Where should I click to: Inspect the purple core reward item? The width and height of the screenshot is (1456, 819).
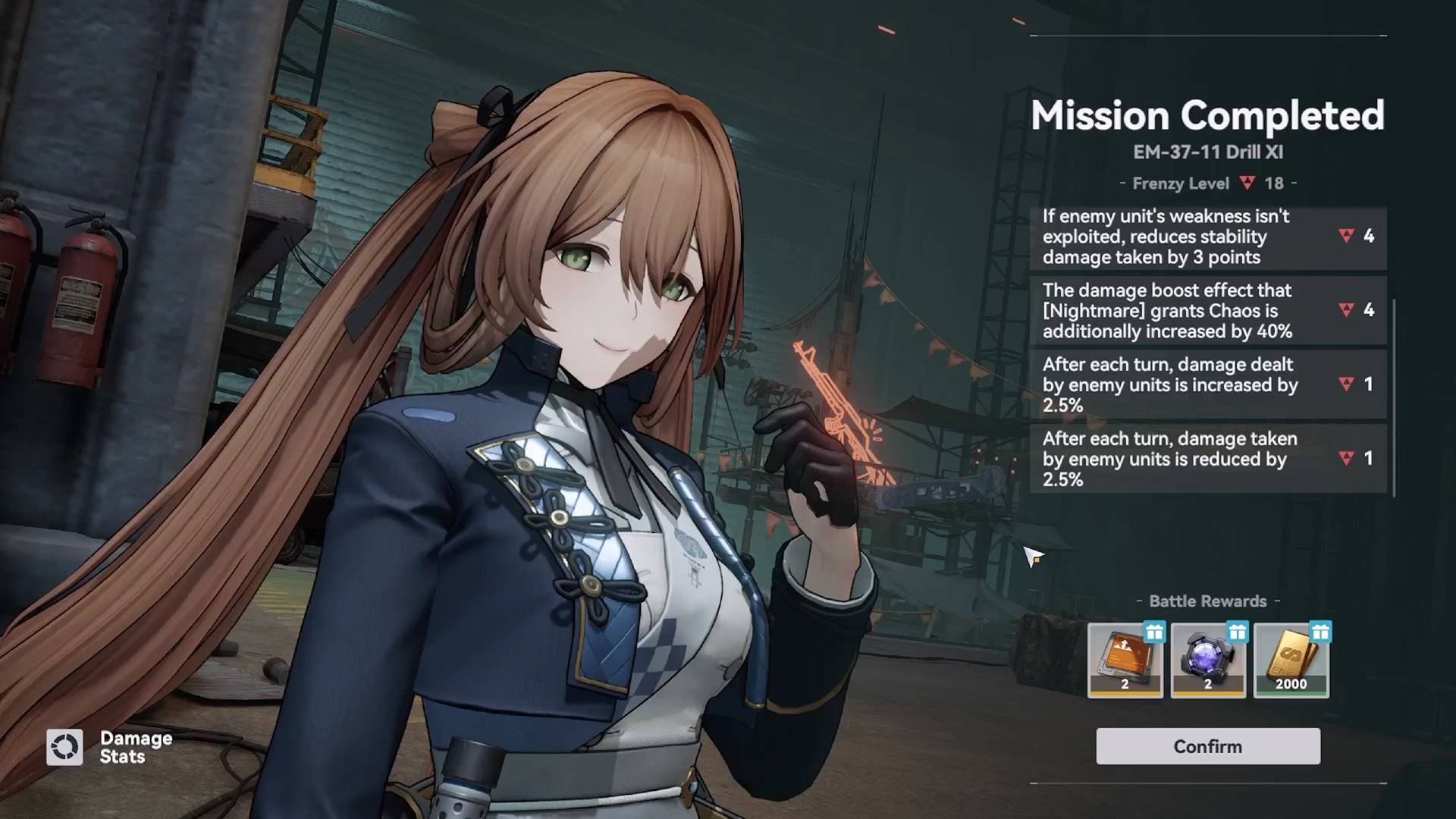(x=1208, y=660)
